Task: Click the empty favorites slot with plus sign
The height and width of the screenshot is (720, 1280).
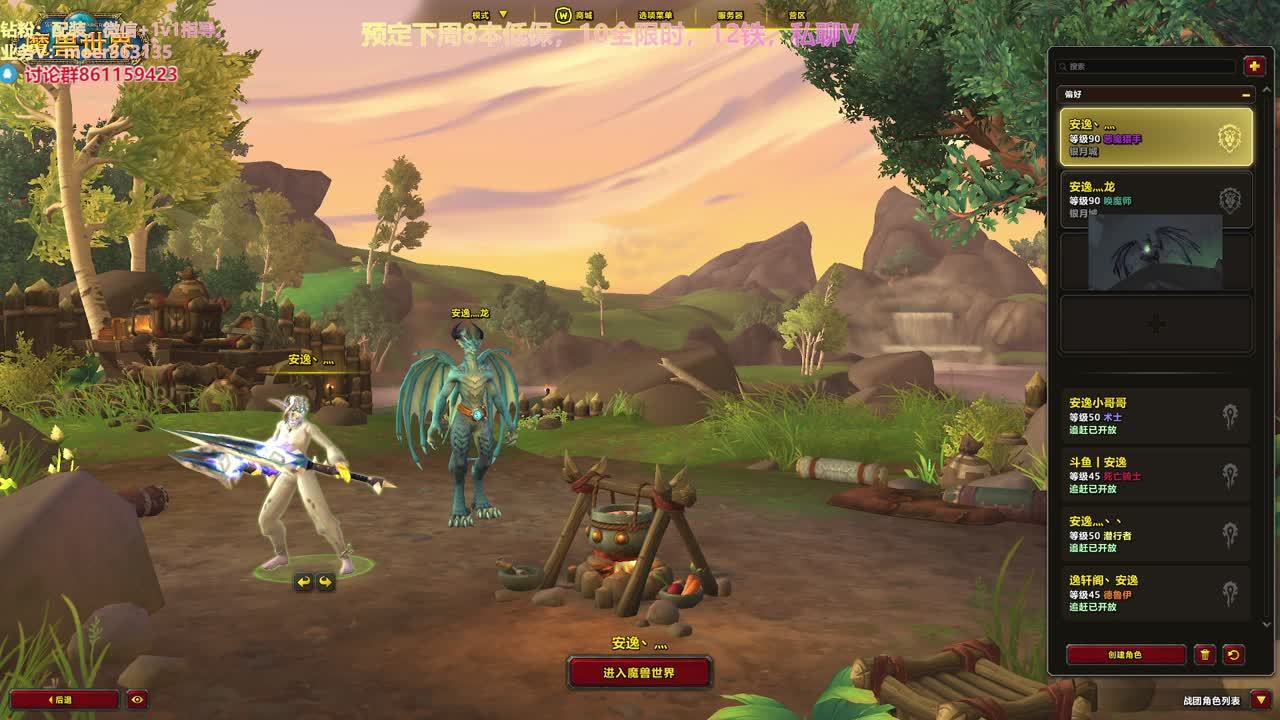Action: pos(1155,324)
